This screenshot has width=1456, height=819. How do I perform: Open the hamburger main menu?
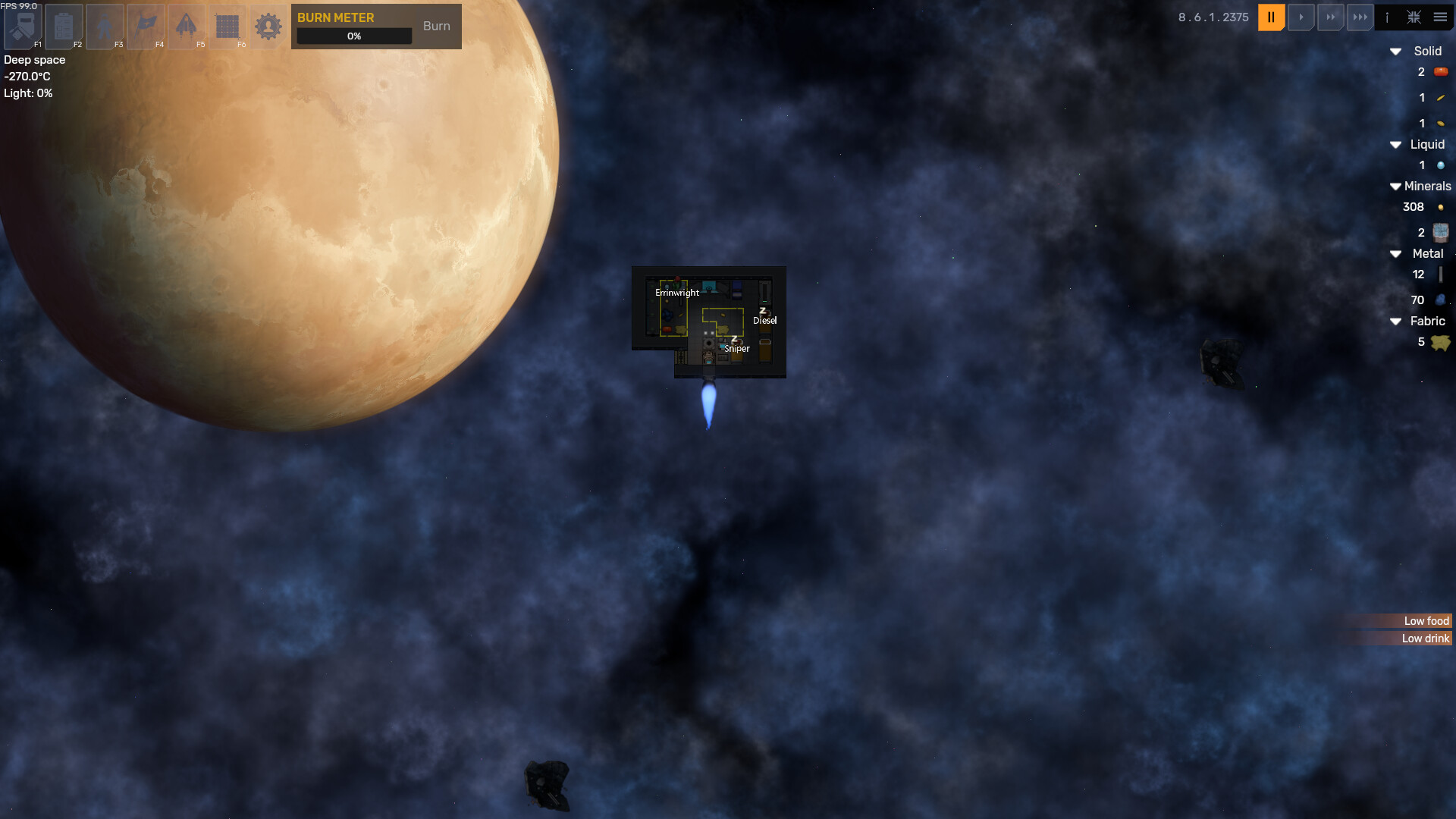tap(1440, 17)
